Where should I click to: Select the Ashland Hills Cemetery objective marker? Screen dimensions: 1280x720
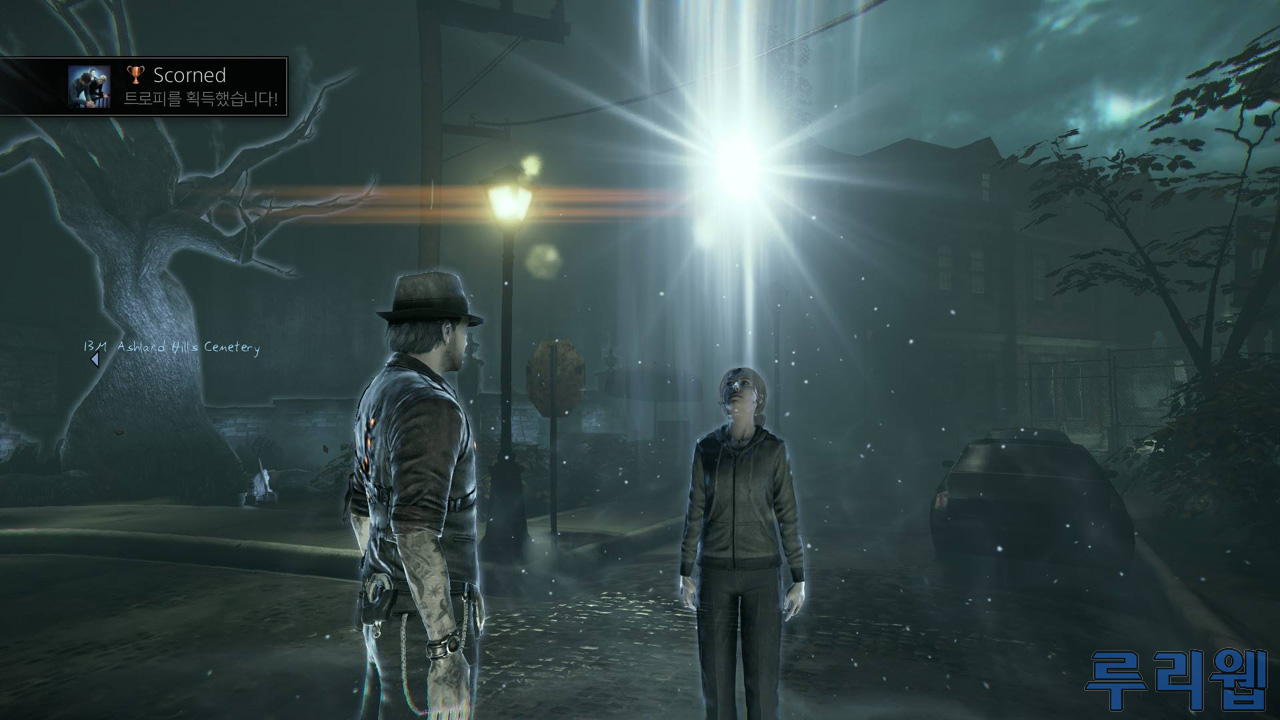coord(95,359)
